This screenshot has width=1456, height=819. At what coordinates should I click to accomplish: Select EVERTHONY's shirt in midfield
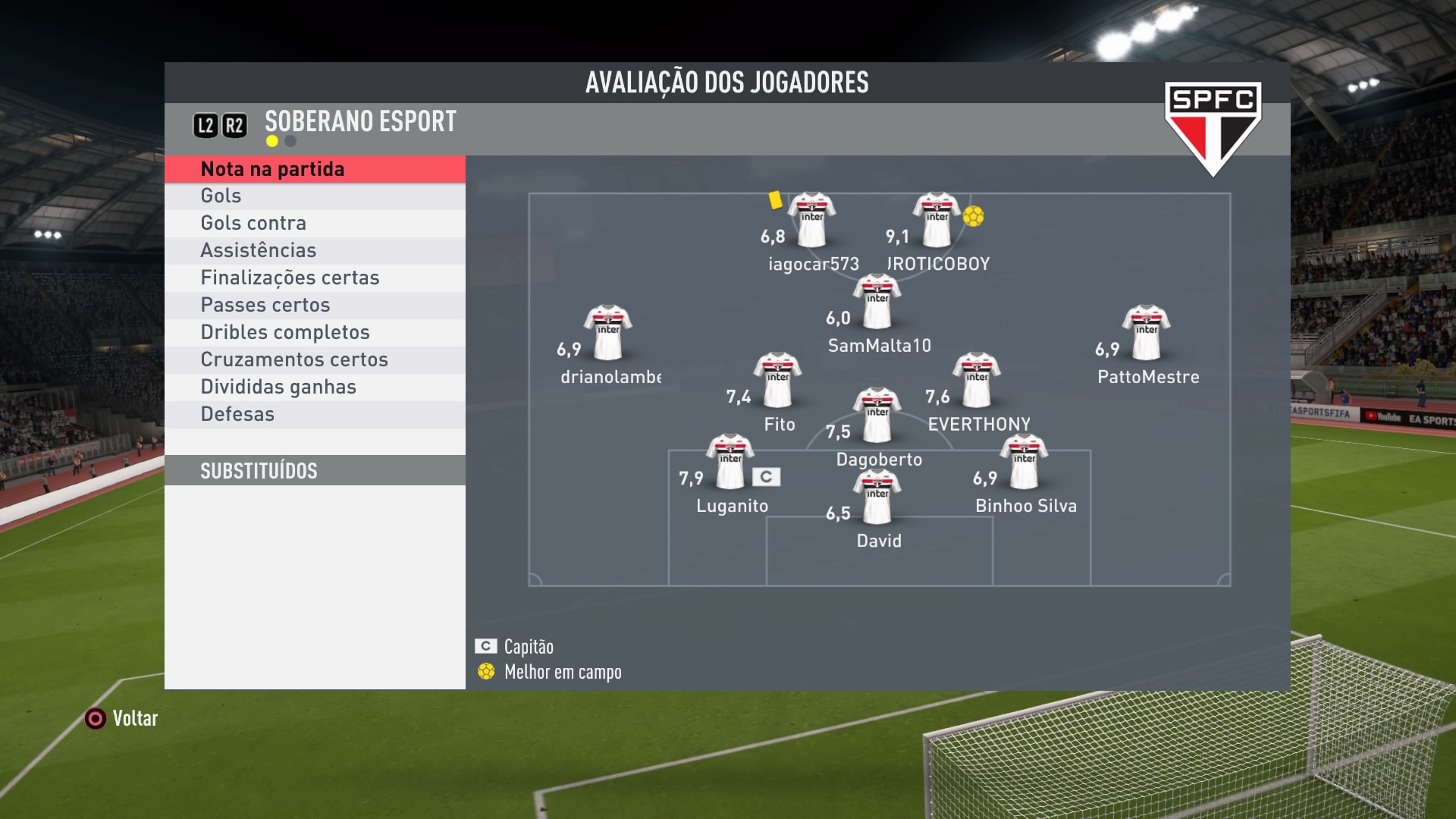point(977,379)
